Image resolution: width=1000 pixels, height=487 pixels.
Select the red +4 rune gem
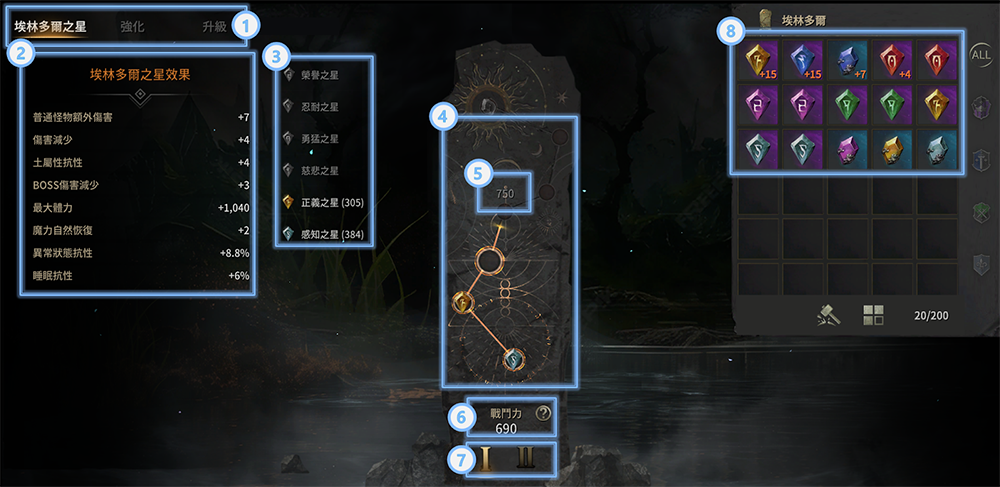pos(892,62)
